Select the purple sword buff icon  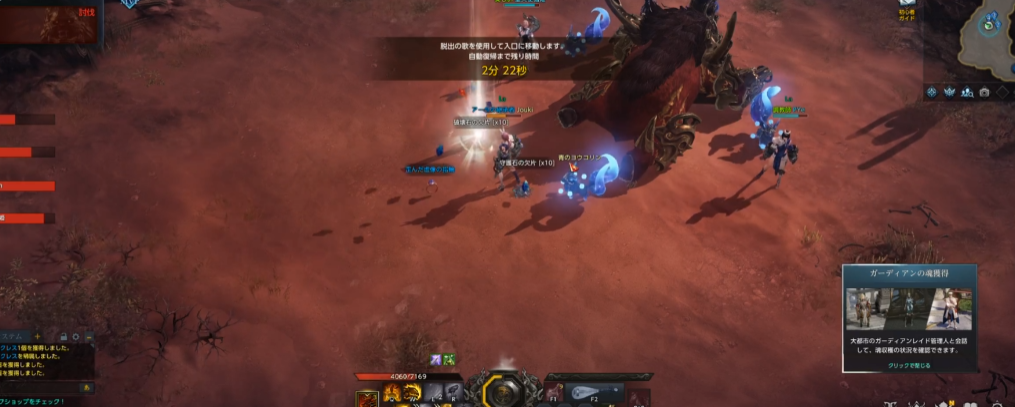(x=436, y=359)
